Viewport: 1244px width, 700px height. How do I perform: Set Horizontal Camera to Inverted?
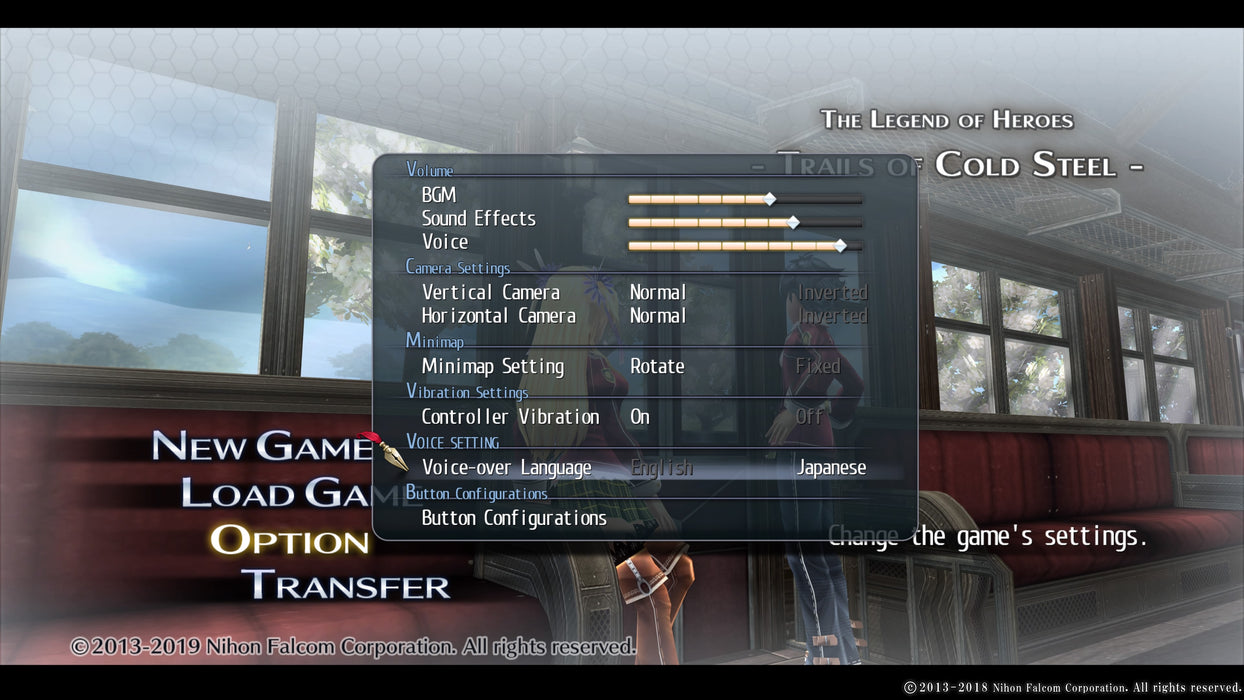(x=832, y=316)
